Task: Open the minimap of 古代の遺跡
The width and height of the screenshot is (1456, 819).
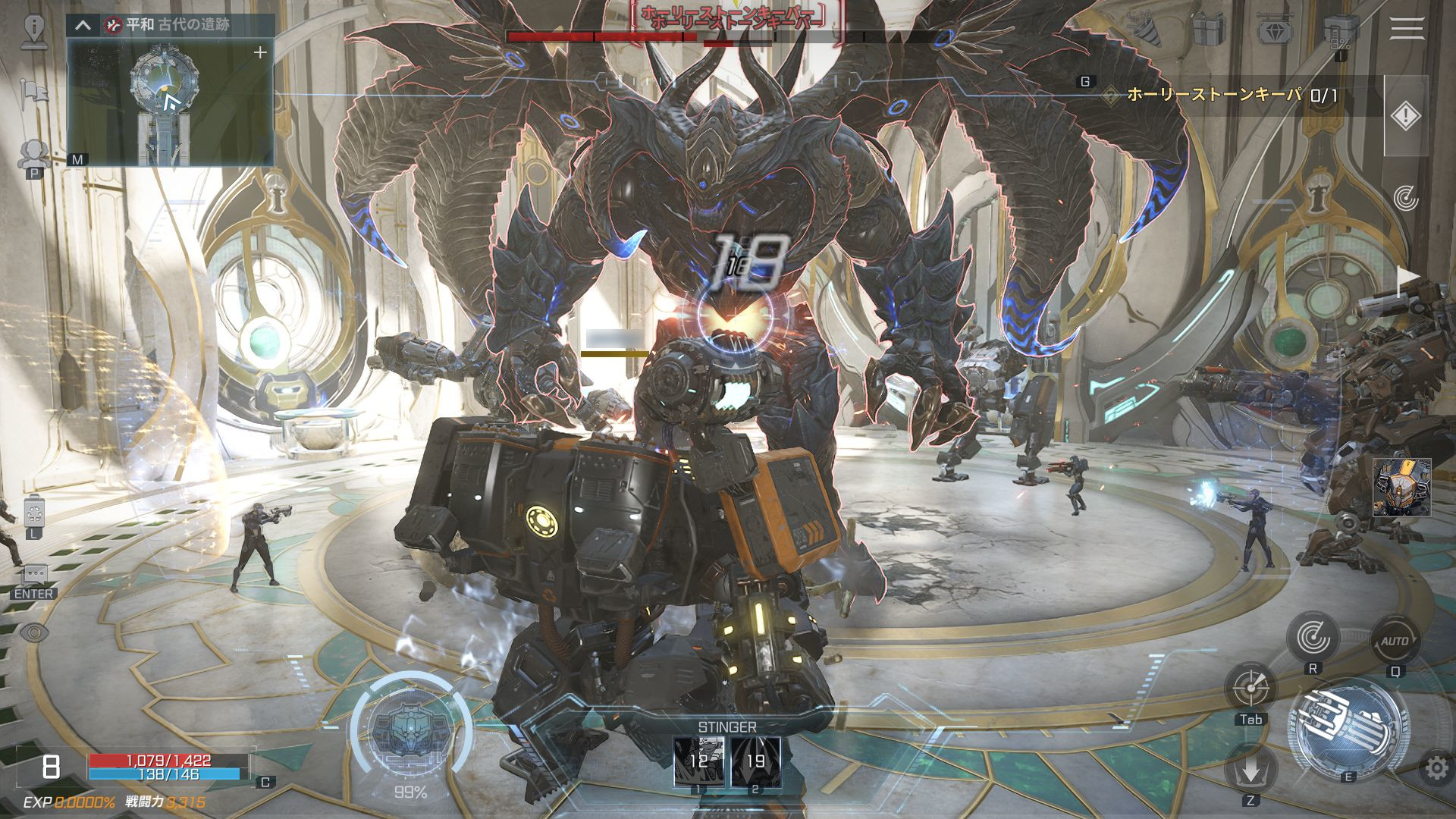Action: (x=170, y=102)
